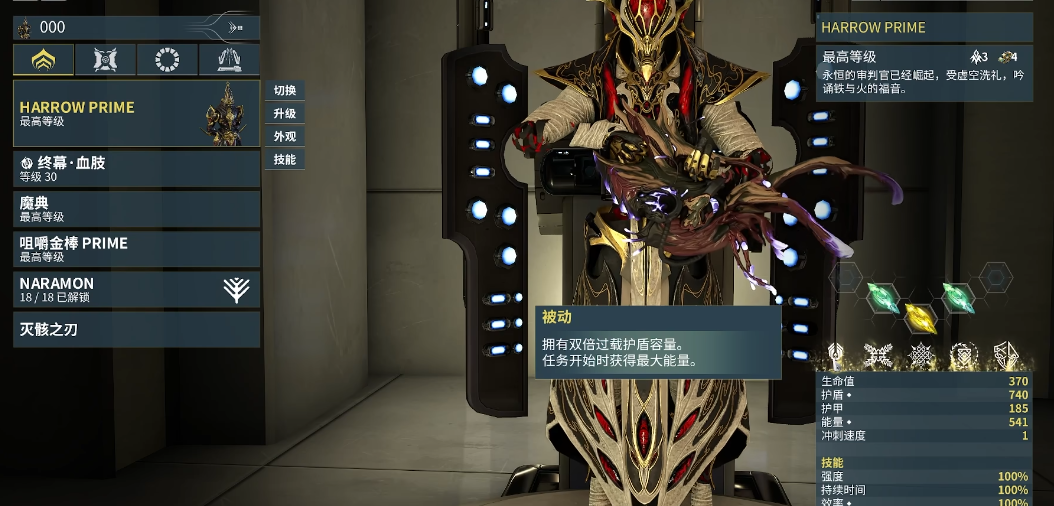Open the 技能 (abilities) panel
This screenshot has height=506, width=1054.
(x=285, y=159)
